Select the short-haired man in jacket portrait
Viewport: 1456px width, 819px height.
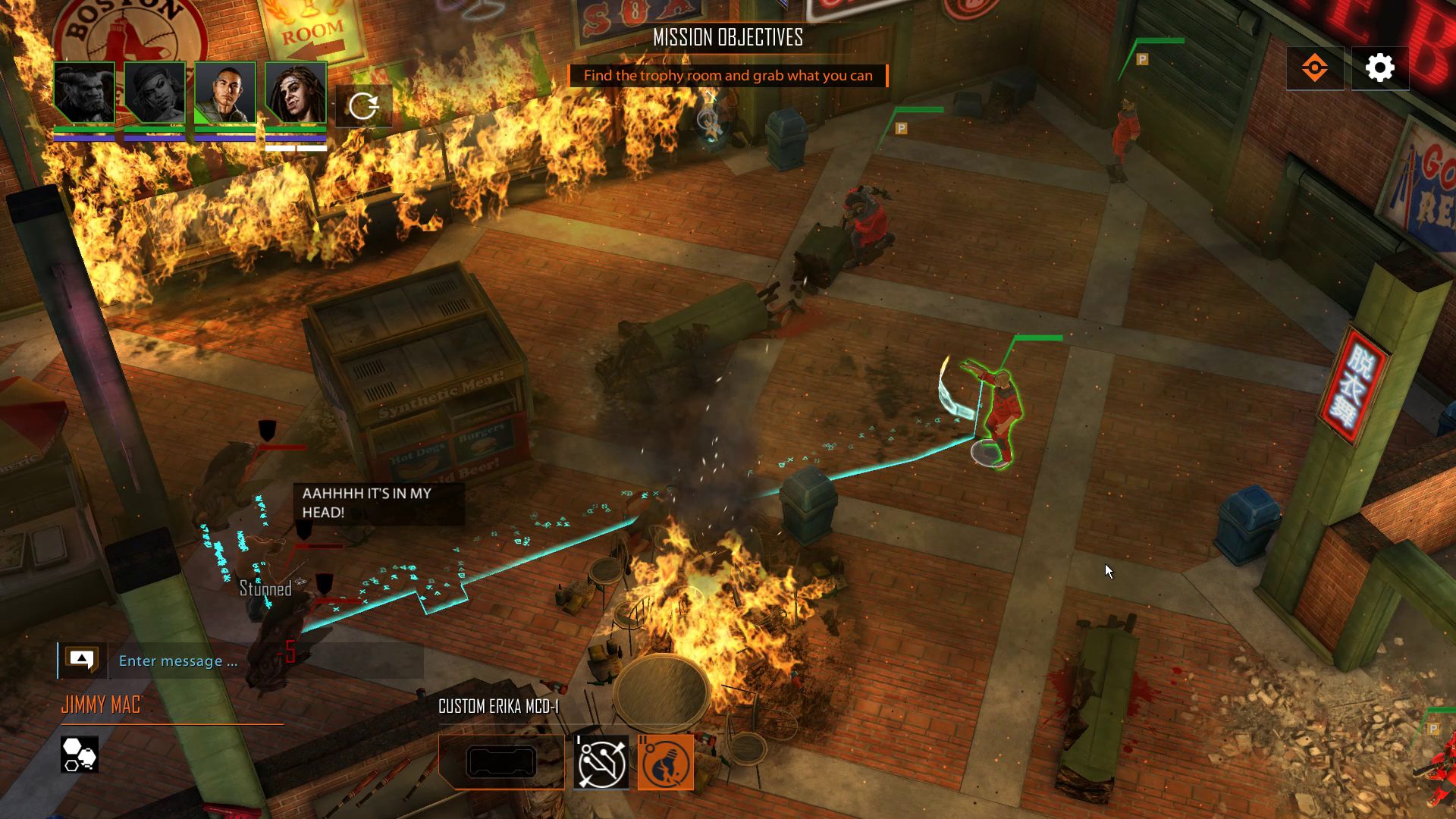point(225,93)
